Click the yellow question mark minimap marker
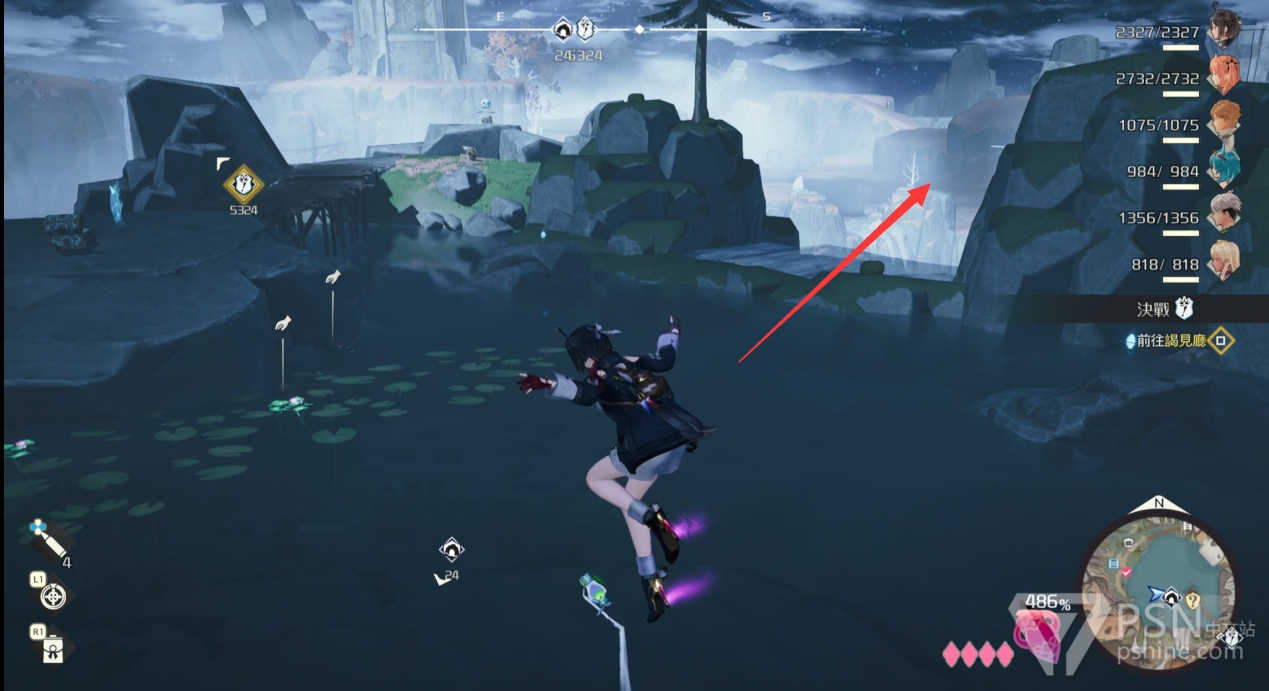The width and height of the screenshot is (1269, 691). pyautogui.click(x=1192, y=600)
